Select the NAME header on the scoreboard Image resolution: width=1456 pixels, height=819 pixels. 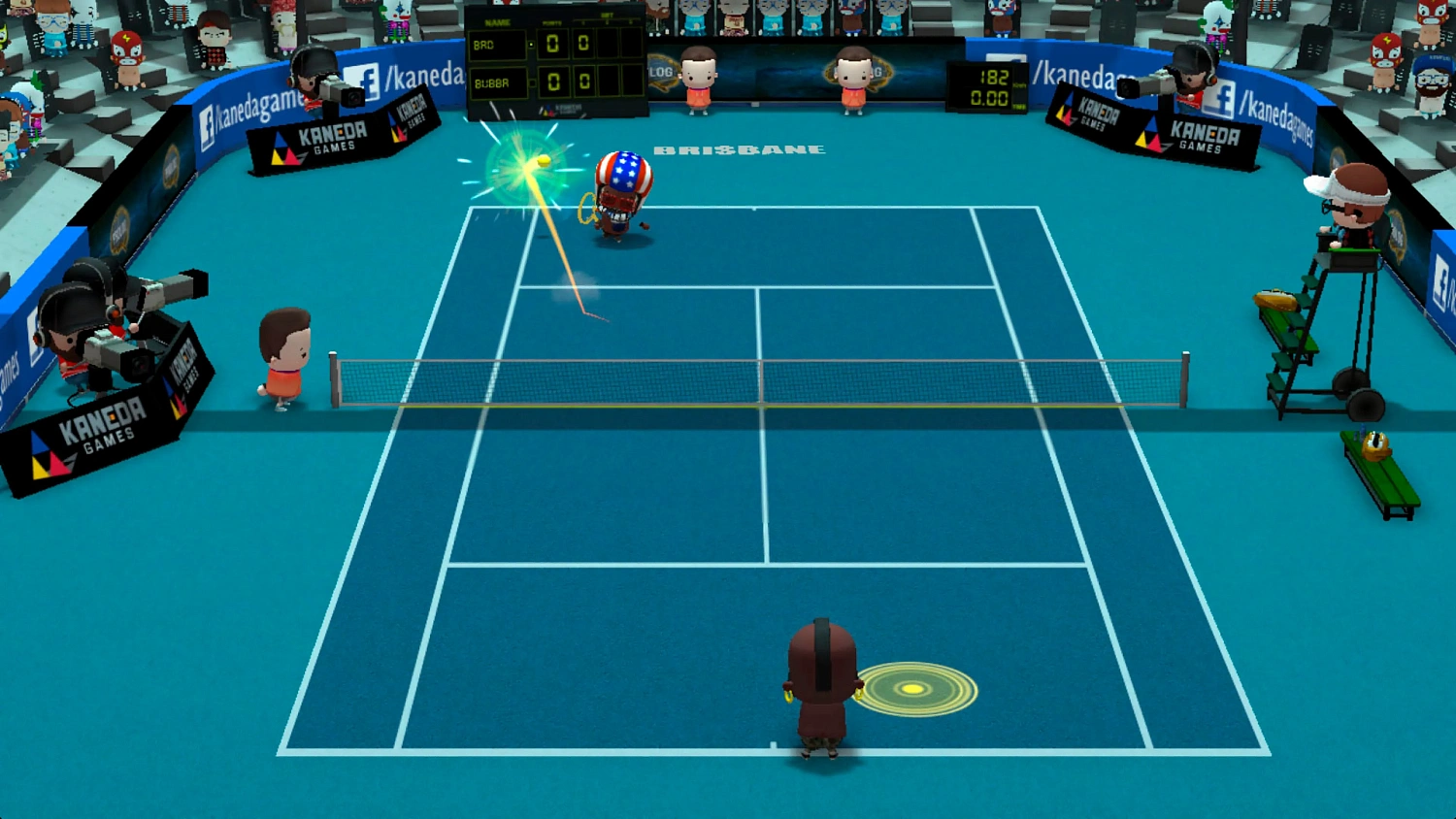click(498, 22)
